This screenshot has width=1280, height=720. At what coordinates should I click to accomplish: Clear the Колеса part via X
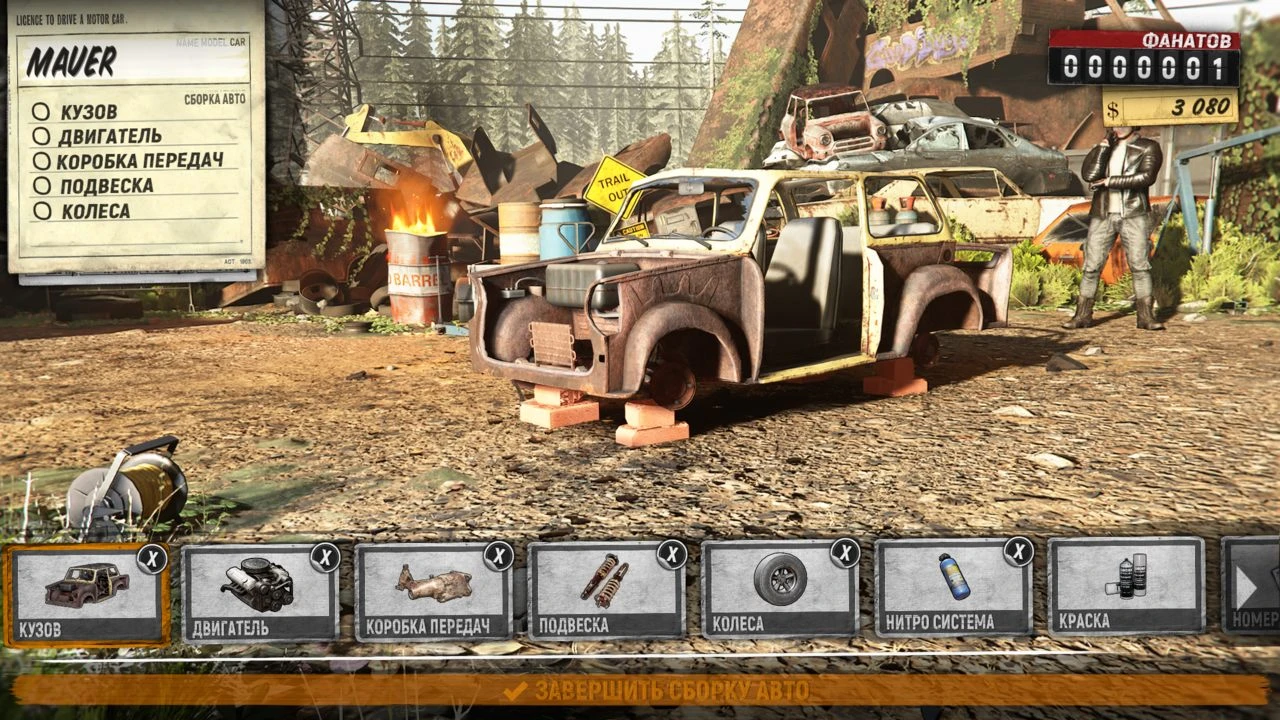(x=845, y=553)
